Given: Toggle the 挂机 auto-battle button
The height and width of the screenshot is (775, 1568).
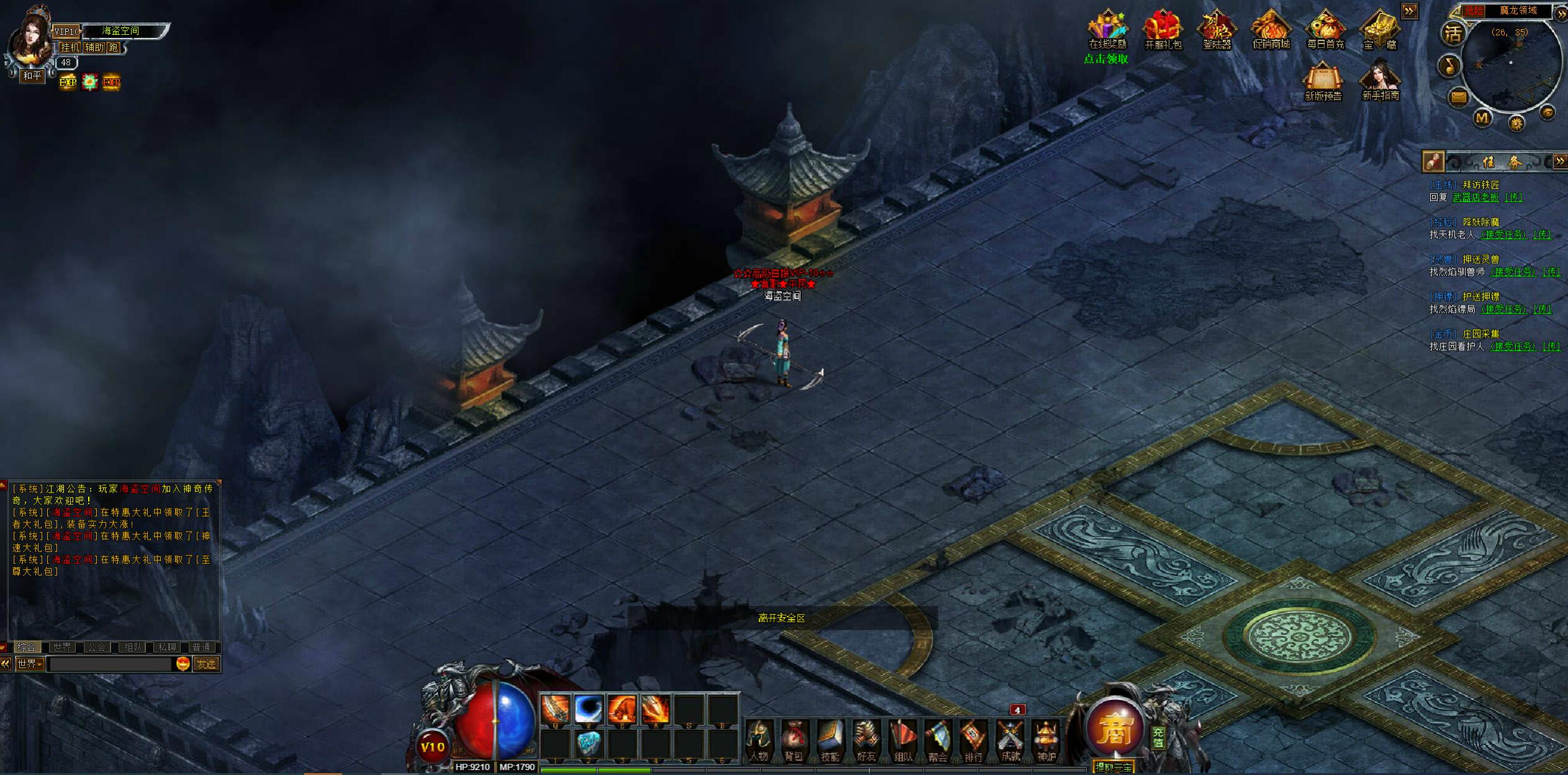Looking at the screenshot, I should point(70,48).
